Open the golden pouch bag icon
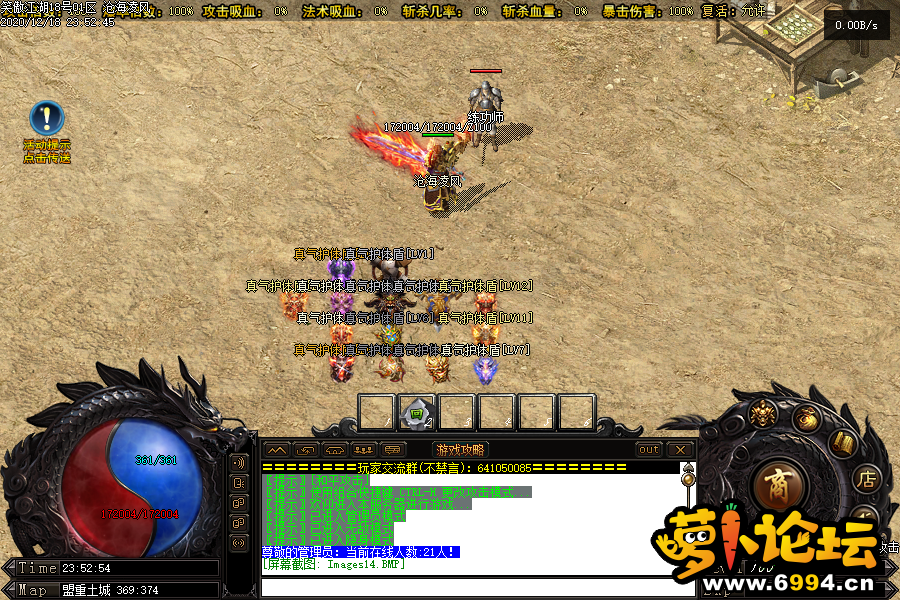 coord(806,419)
